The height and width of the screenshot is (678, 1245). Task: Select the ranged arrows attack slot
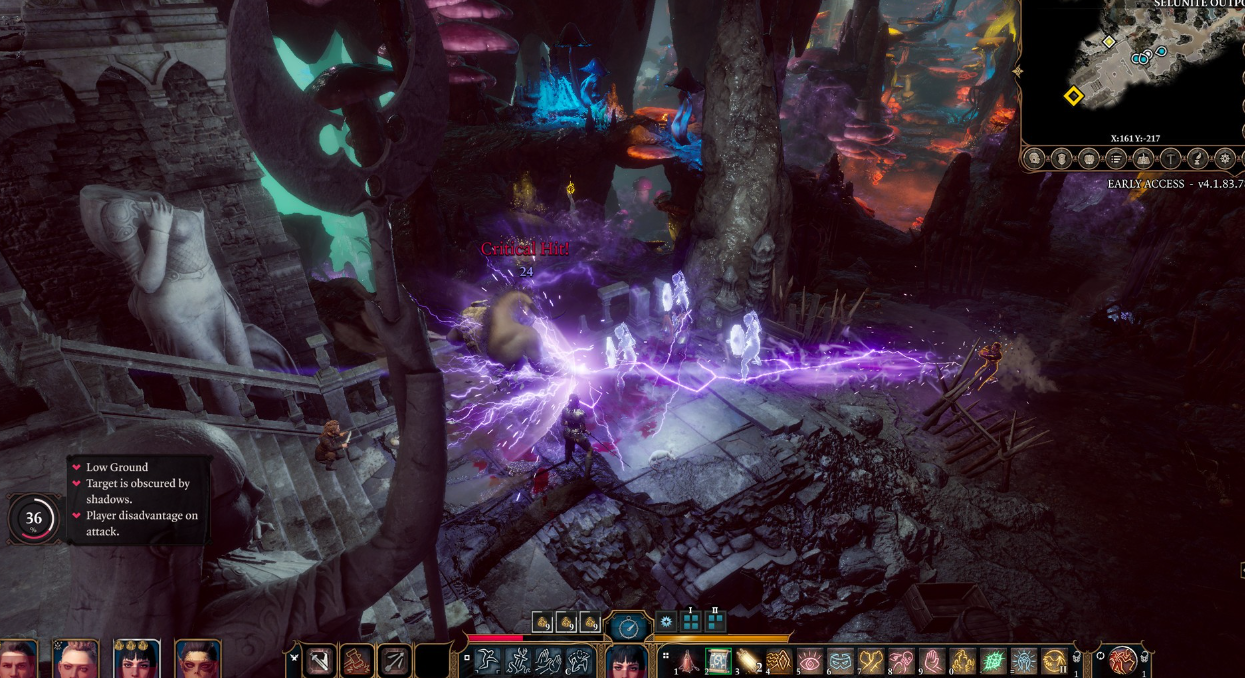tap(393, 661)
